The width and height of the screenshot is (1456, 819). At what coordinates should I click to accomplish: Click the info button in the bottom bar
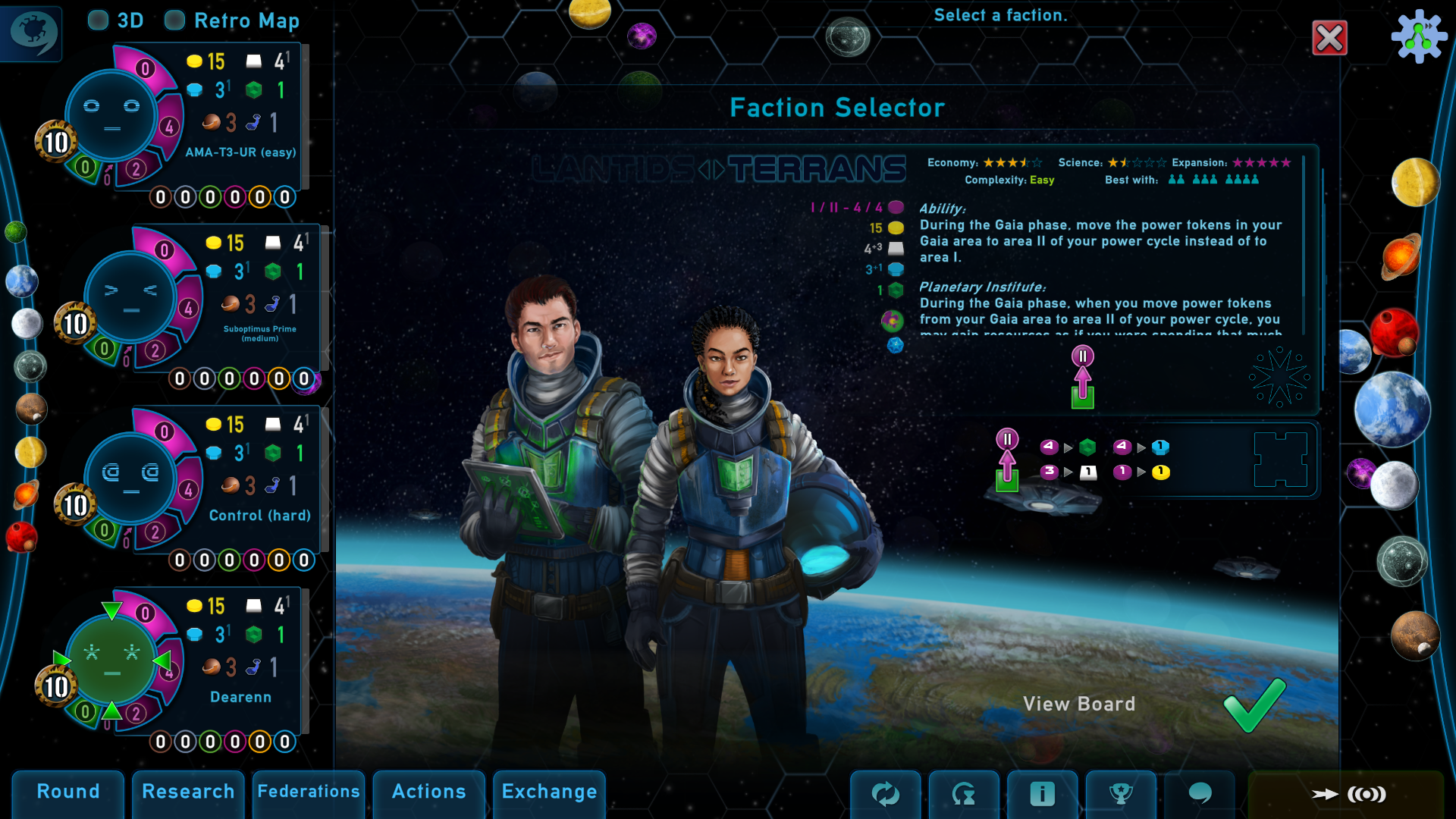pyautogui.click(x=1042, y=794)
